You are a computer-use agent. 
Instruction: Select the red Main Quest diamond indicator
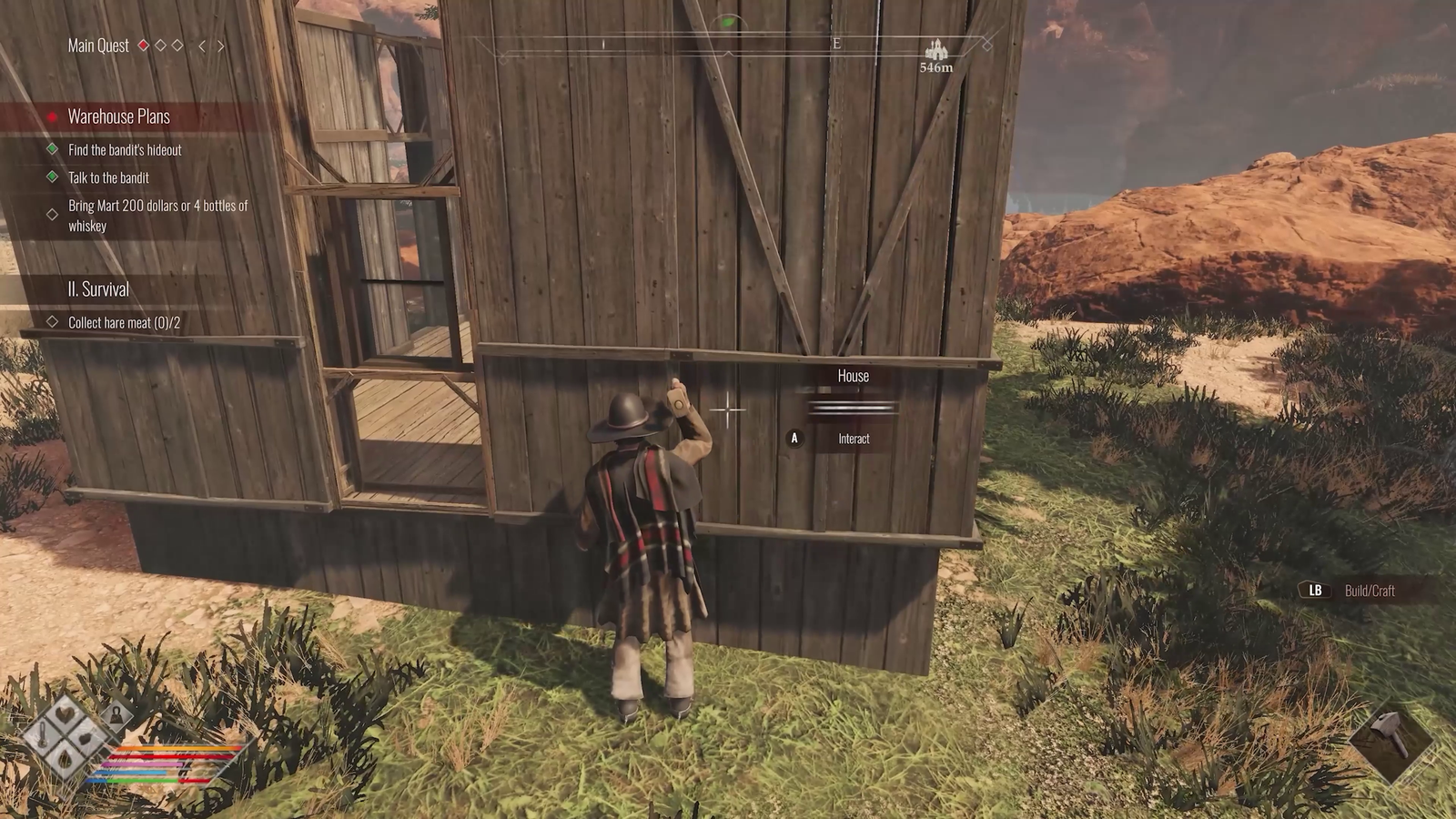click(143, 45)
